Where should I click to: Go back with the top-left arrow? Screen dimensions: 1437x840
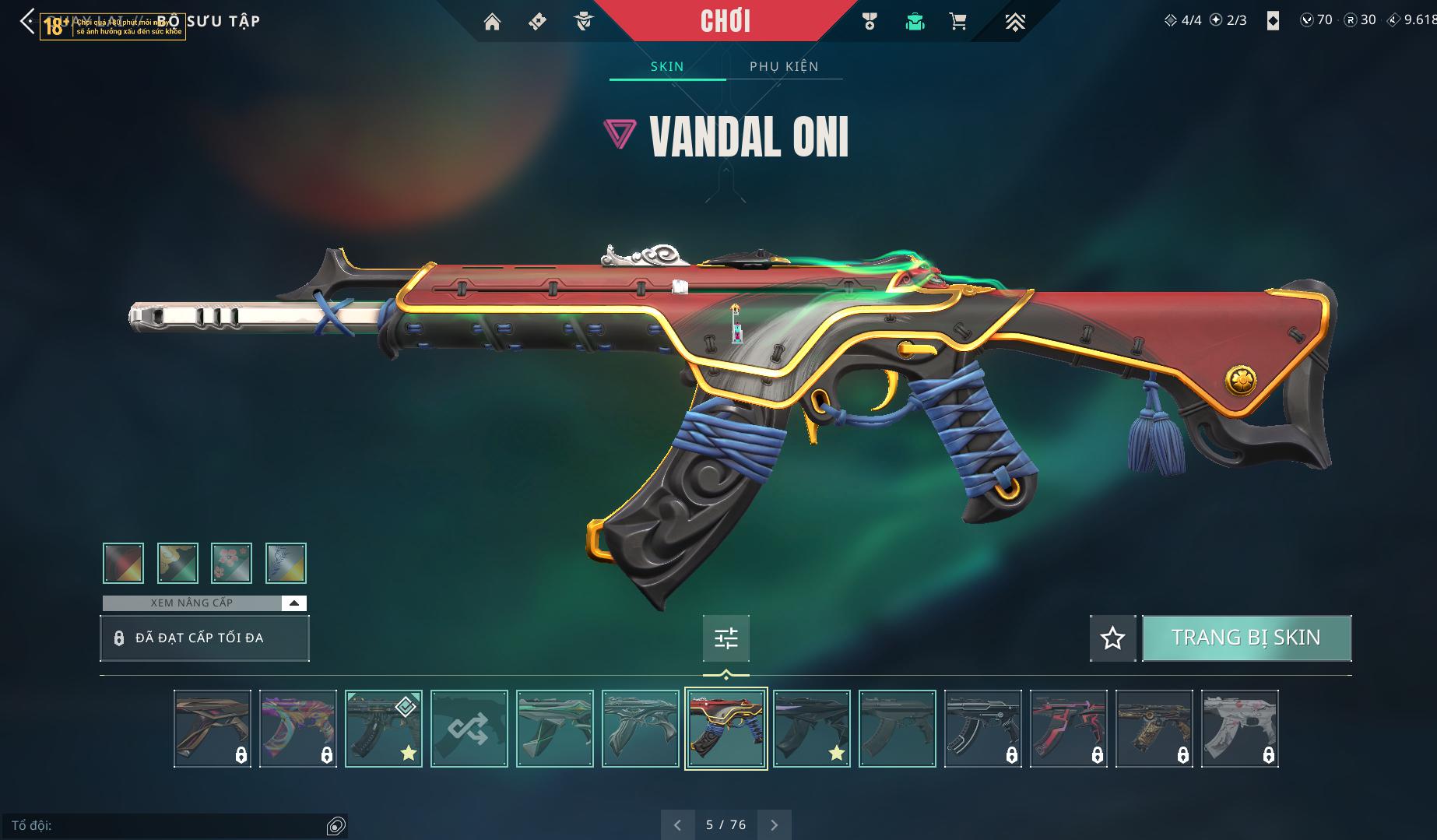(27, 21)
